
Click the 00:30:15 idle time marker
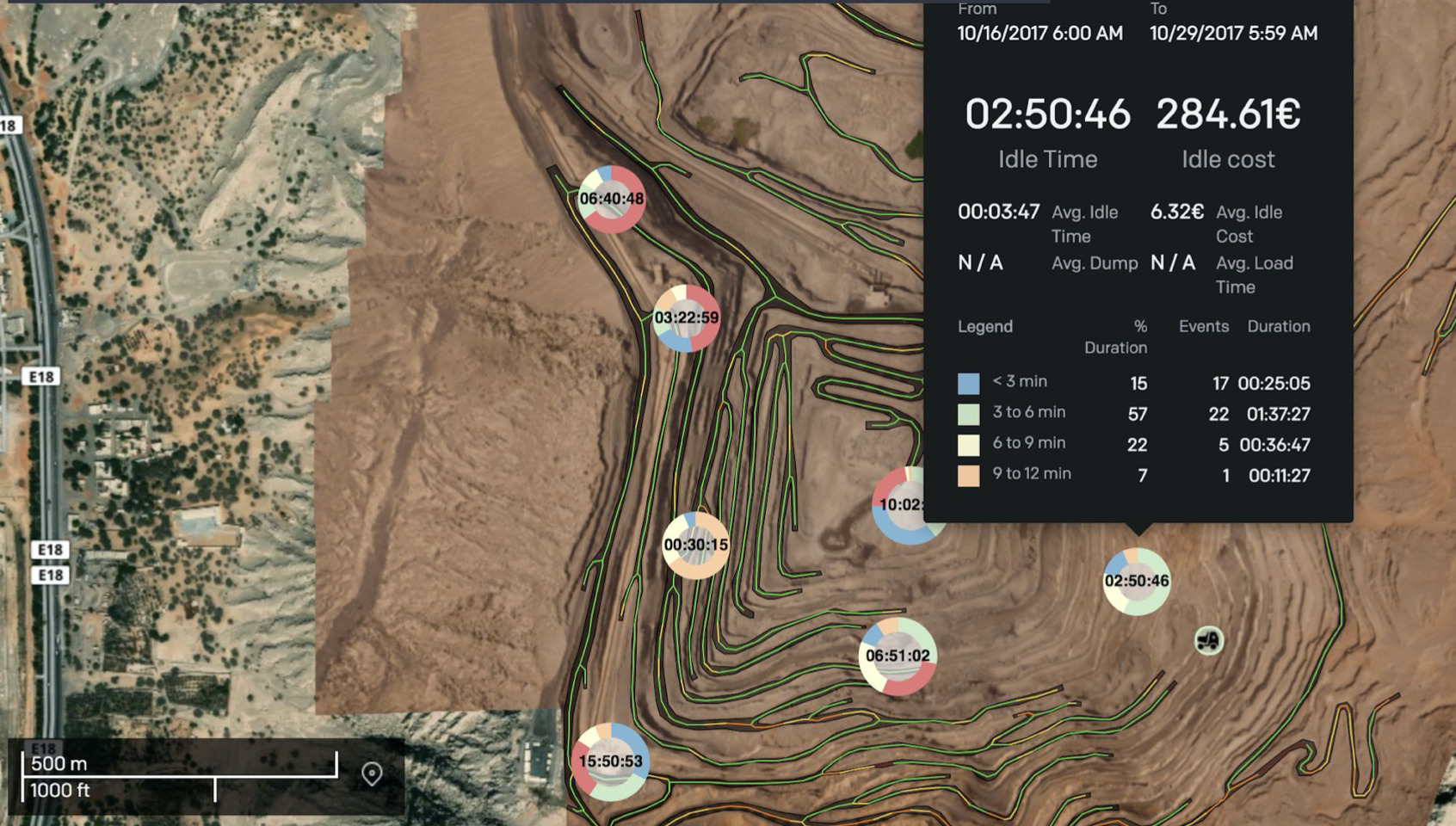(695, 545)
